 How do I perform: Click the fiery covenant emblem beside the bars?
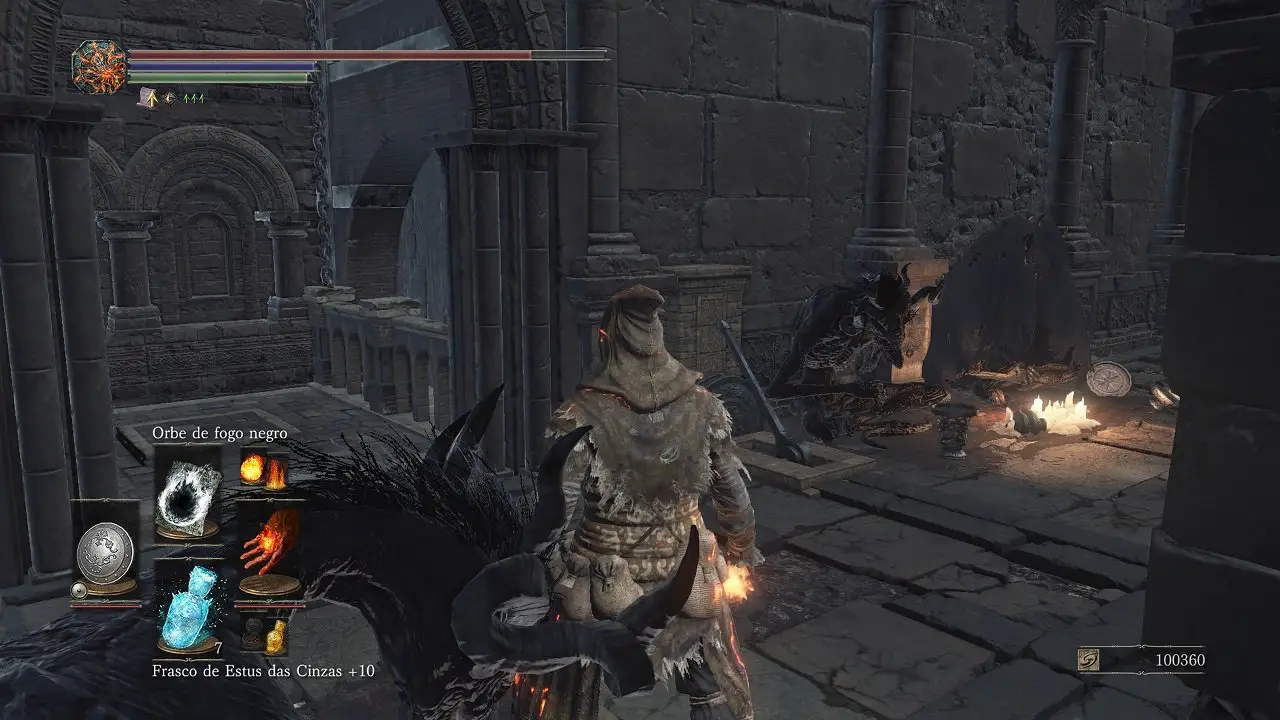coord(99,67)
